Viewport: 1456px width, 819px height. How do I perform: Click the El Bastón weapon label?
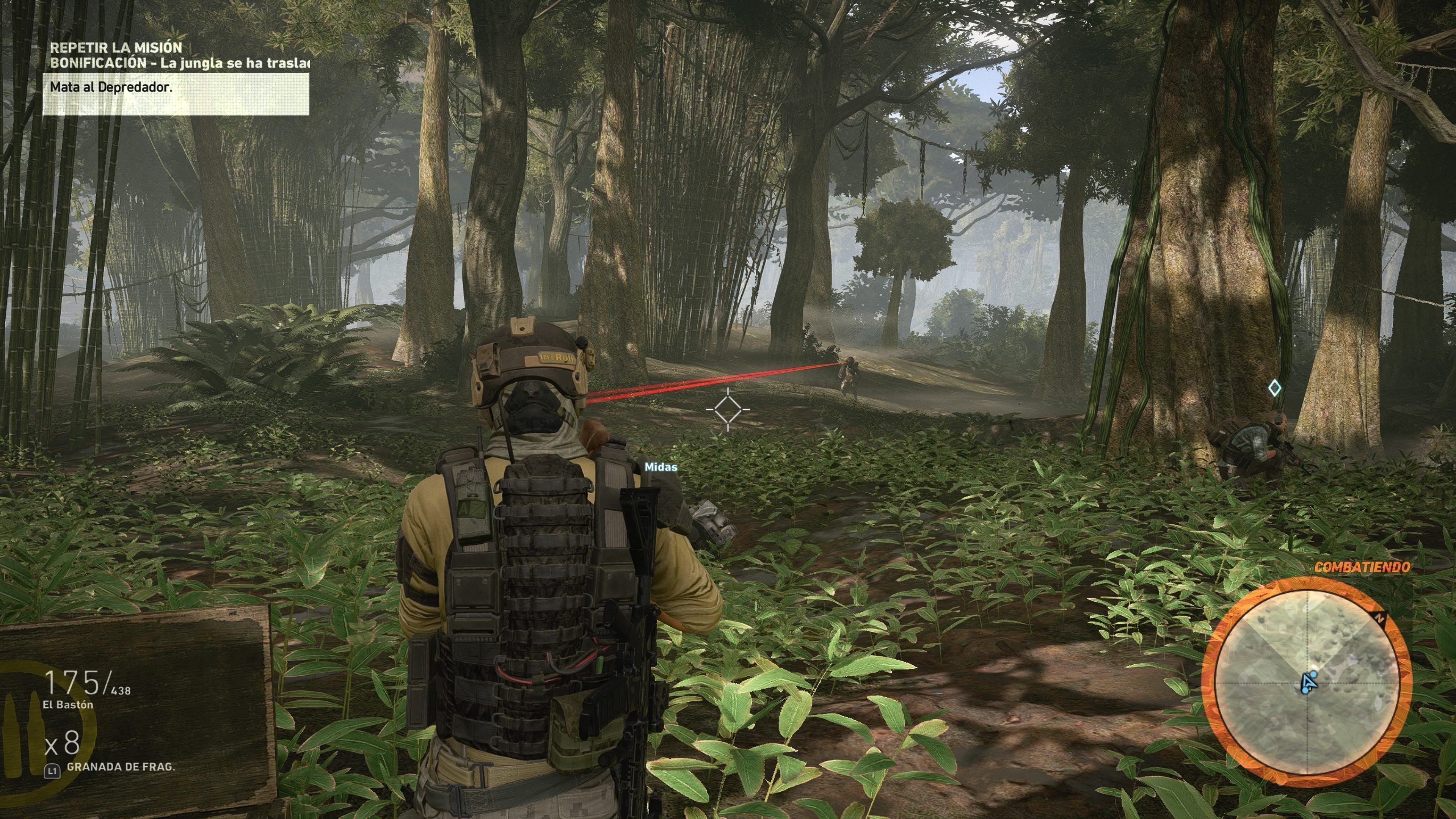tap(68, 705)
